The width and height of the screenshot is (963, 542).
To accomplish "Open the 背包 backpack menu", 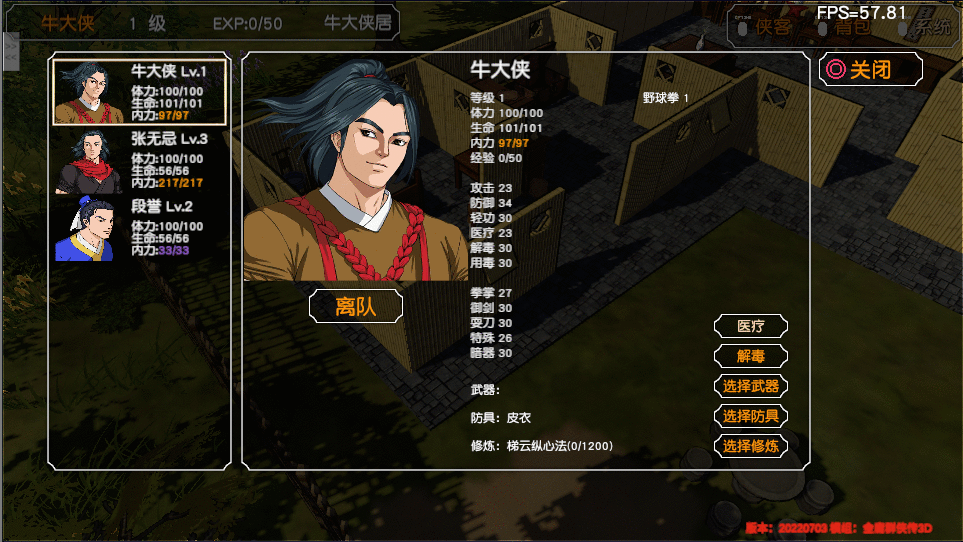I will pyautogui.click(x=850, y=27).
